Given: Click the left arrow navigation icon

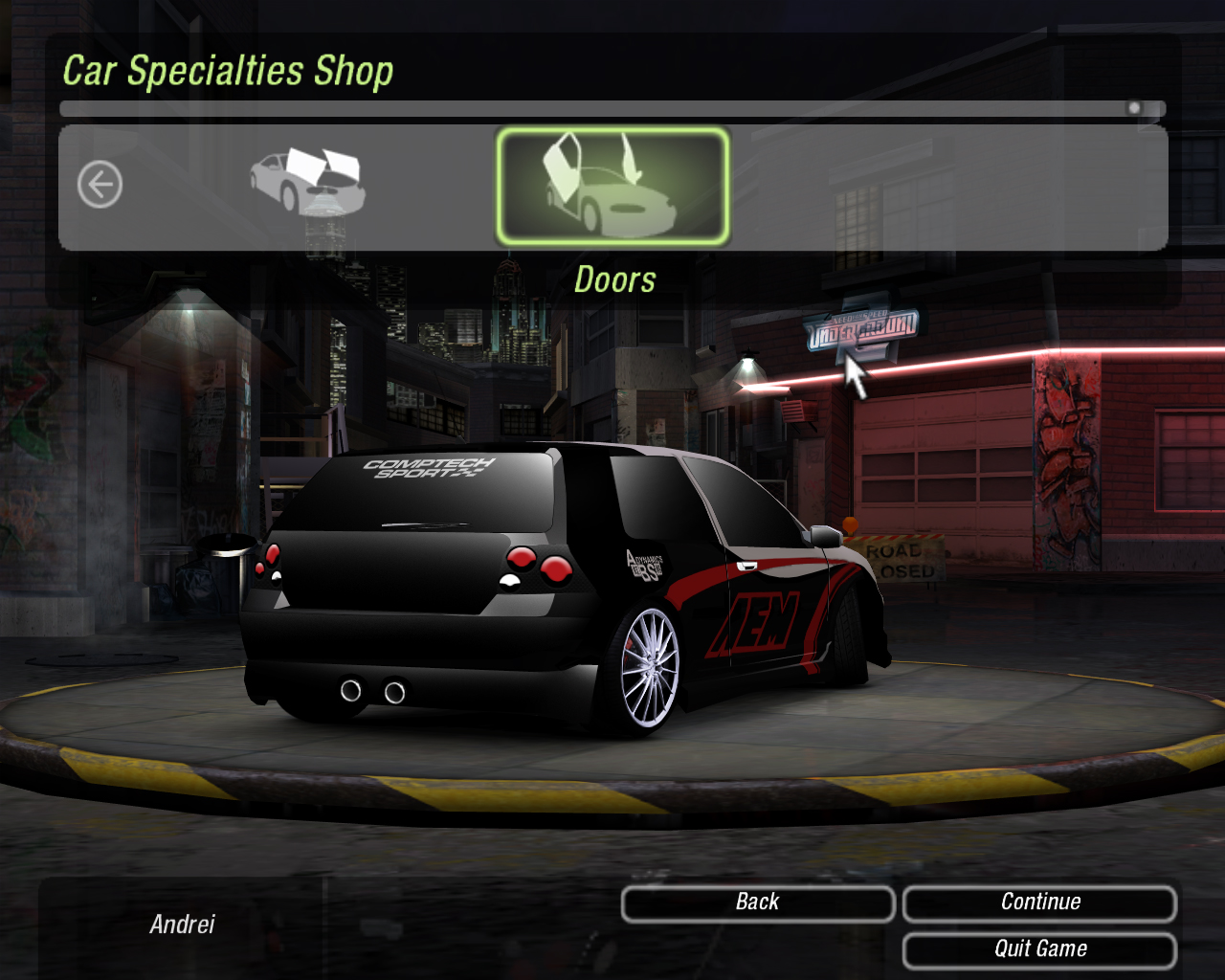Looking at the screenshot, I should point(100,185).
